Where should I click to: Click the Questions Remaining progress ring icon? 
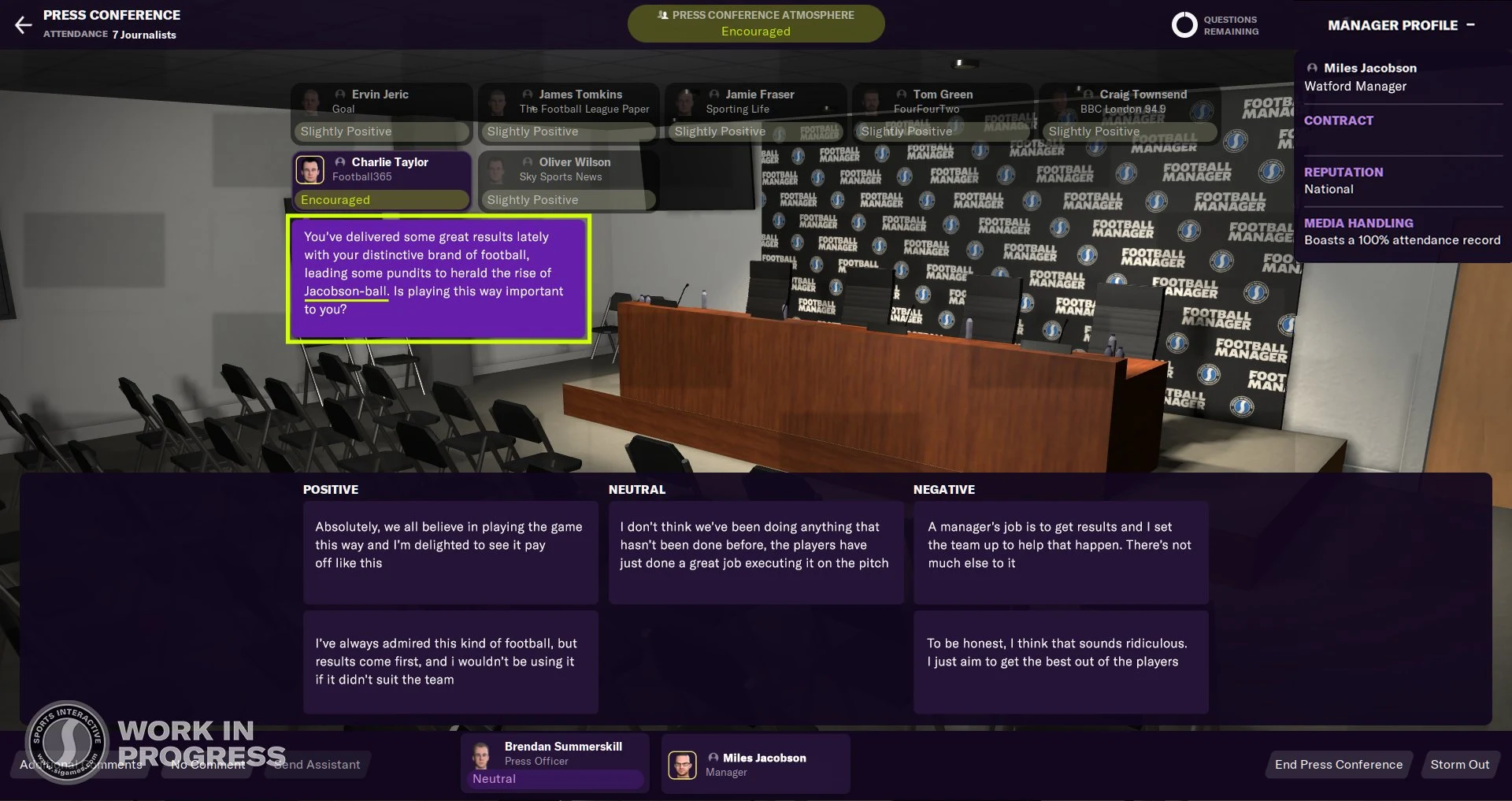1184,24
